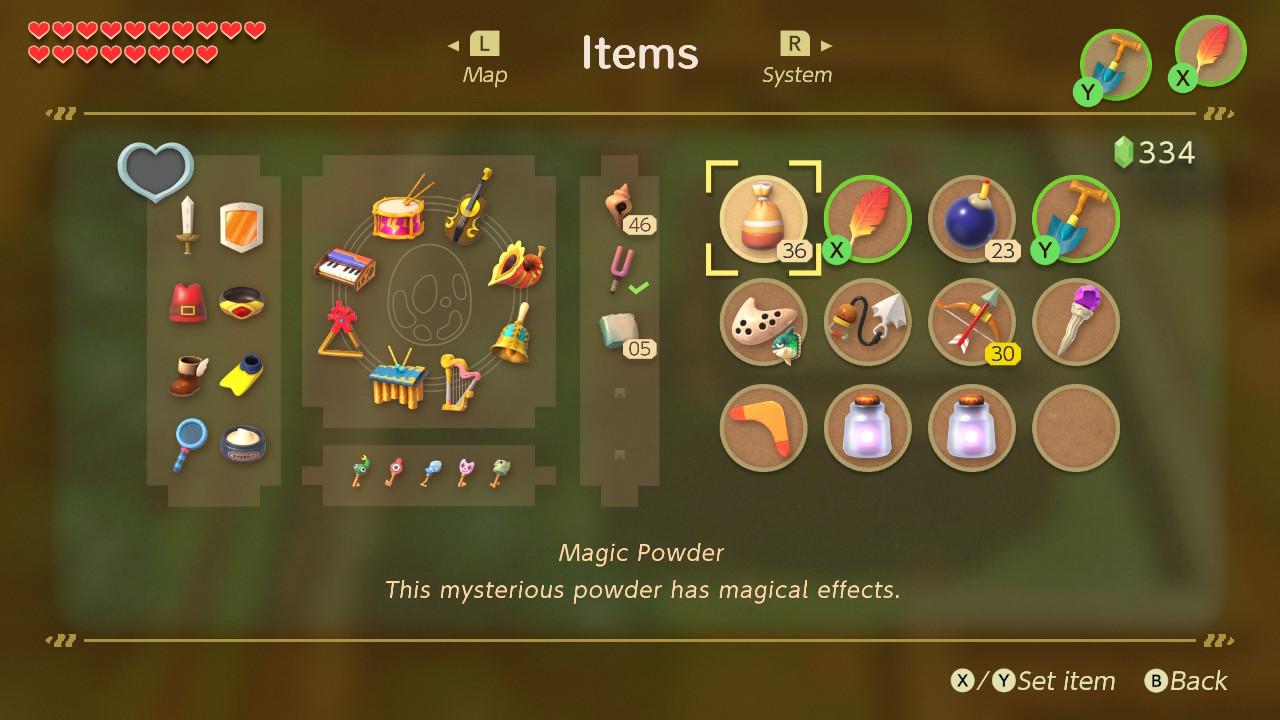The image size is (1280, 720).
Task: Select the Bow with 30 arrows
Action: pyautogui.click(x=971, y=322)
